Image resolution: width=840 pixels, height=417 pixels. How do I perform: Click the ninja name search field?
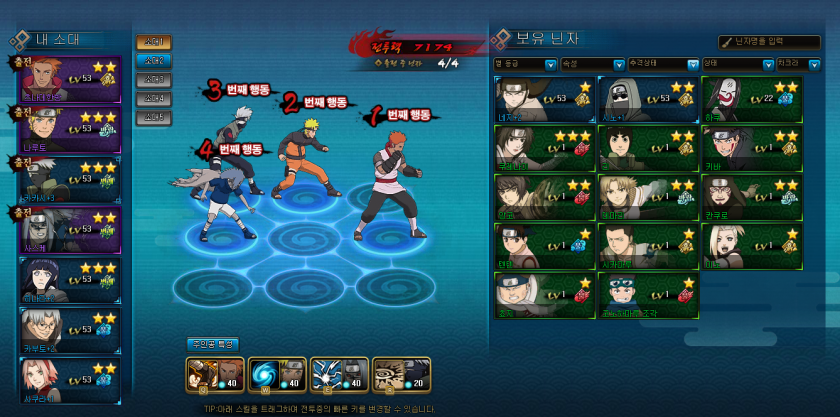click(771, 42)
